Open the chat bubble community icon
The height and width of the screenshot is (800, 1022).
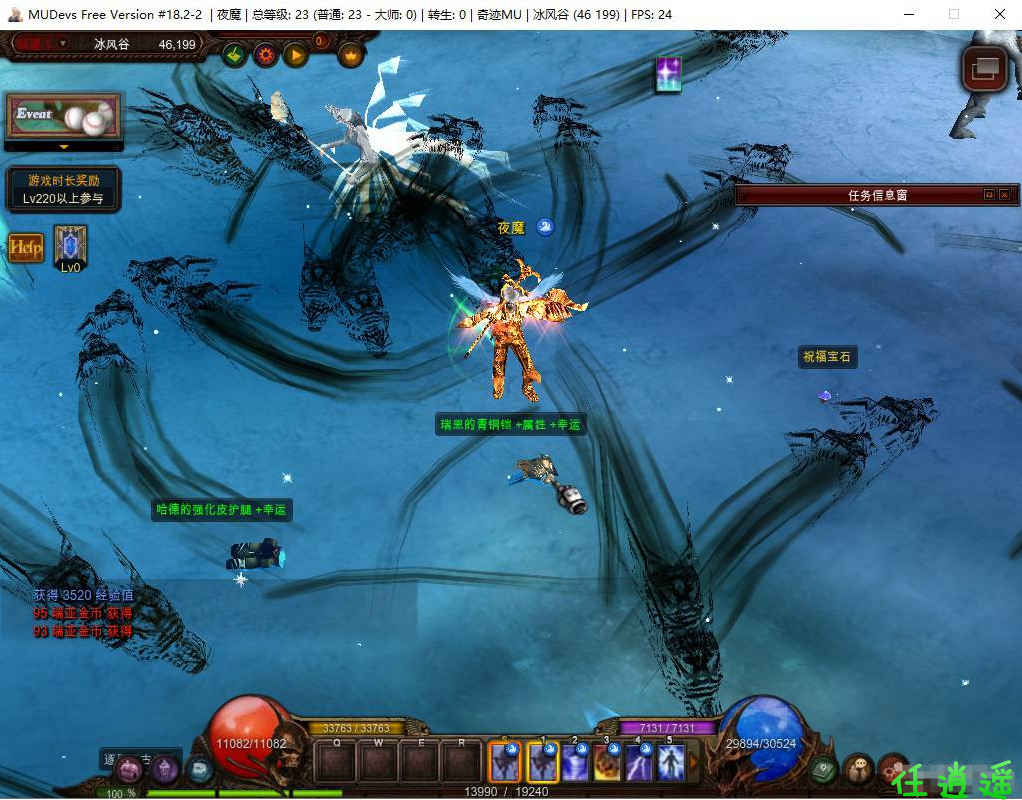tap(858, 770)
